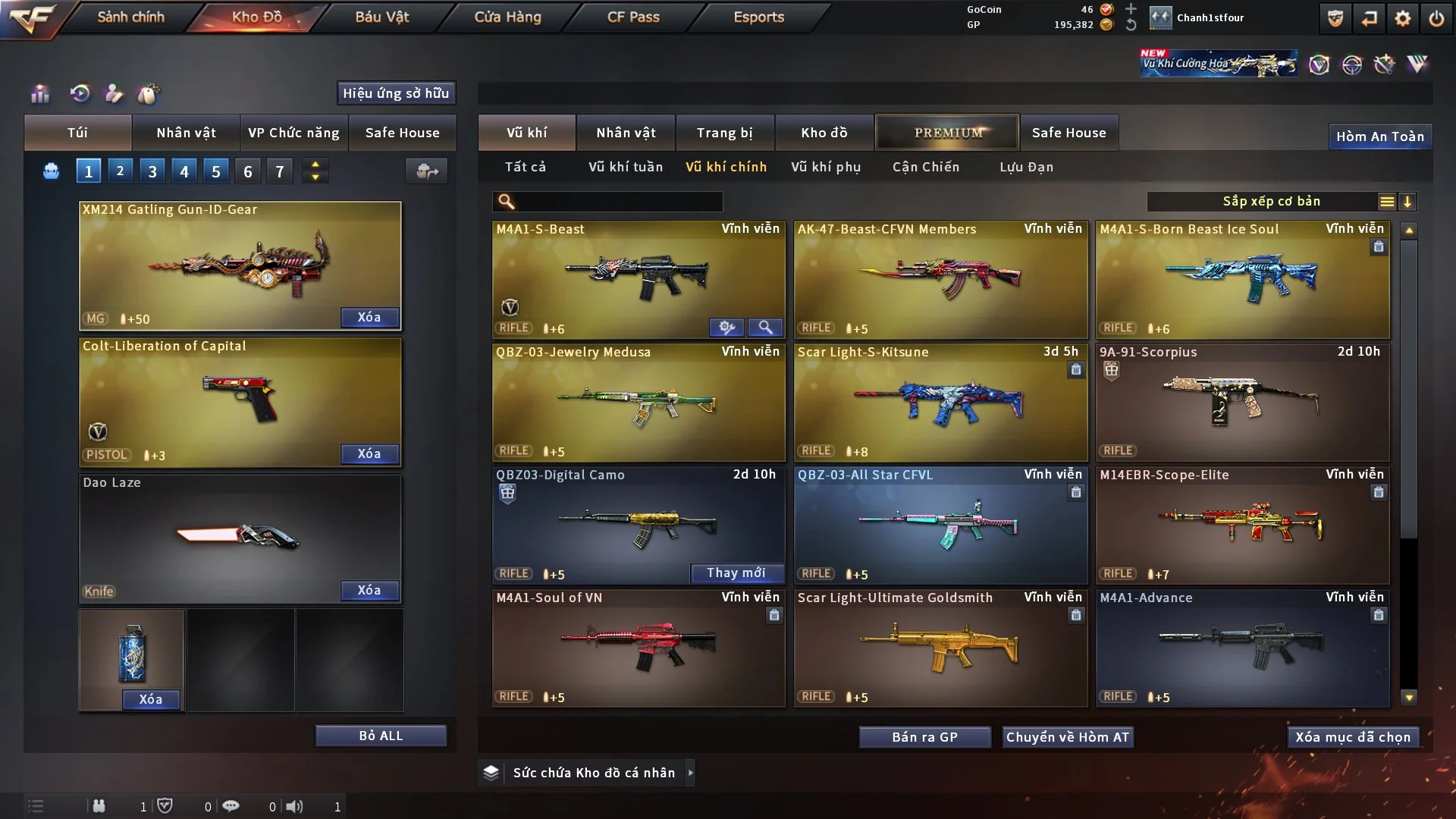Click Bỏ ALL to unequip everything
Image resolution: width=1456 pixels, height=819 pixels.
tap(381, 736)
